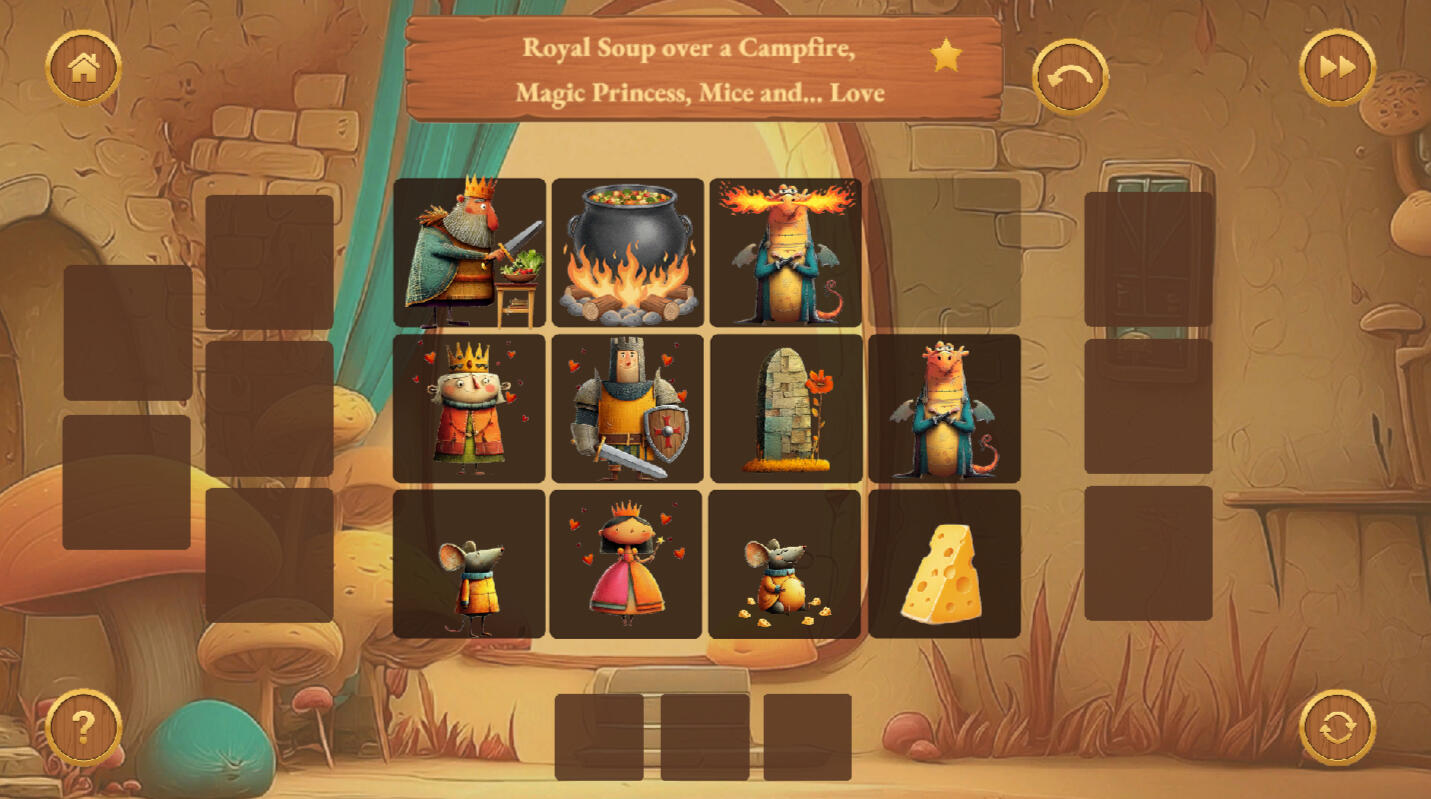The width and height of the screenshot is (1431, 799).
Task: Select the princess with magic wand tile
Action: pos(627,564)
